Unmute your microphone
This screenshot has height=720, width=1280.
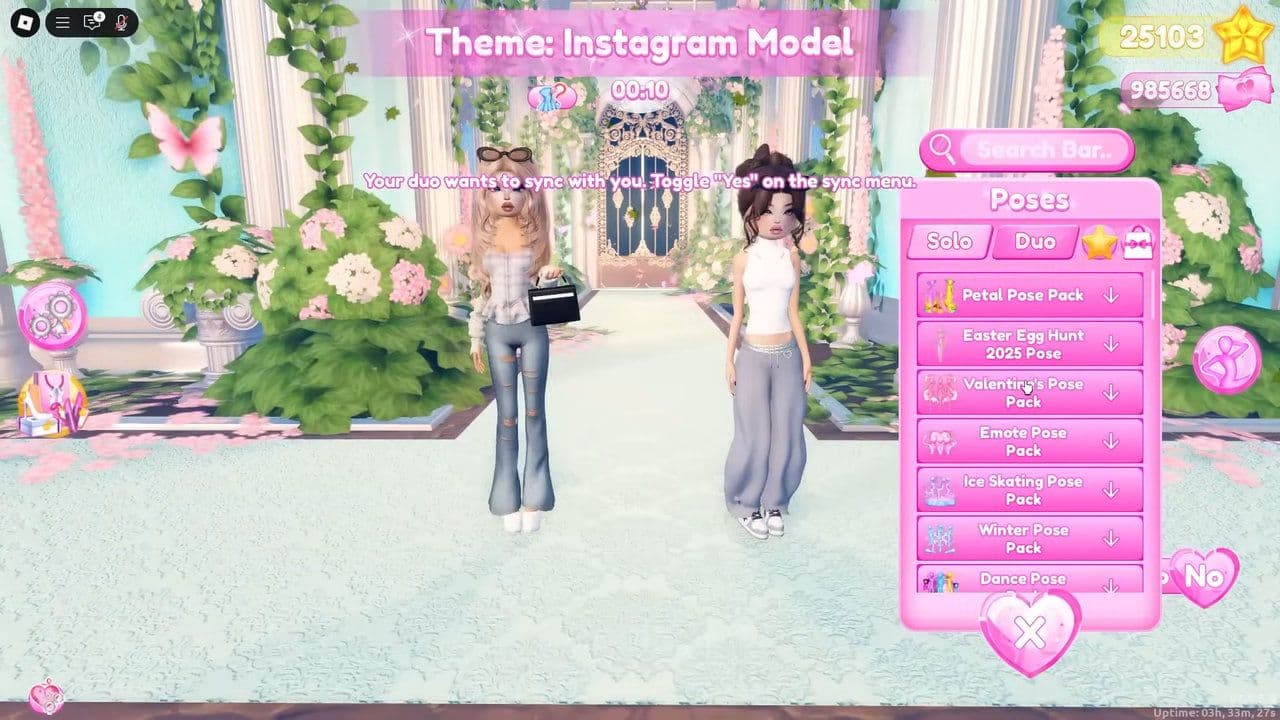[x=121, y=22]
